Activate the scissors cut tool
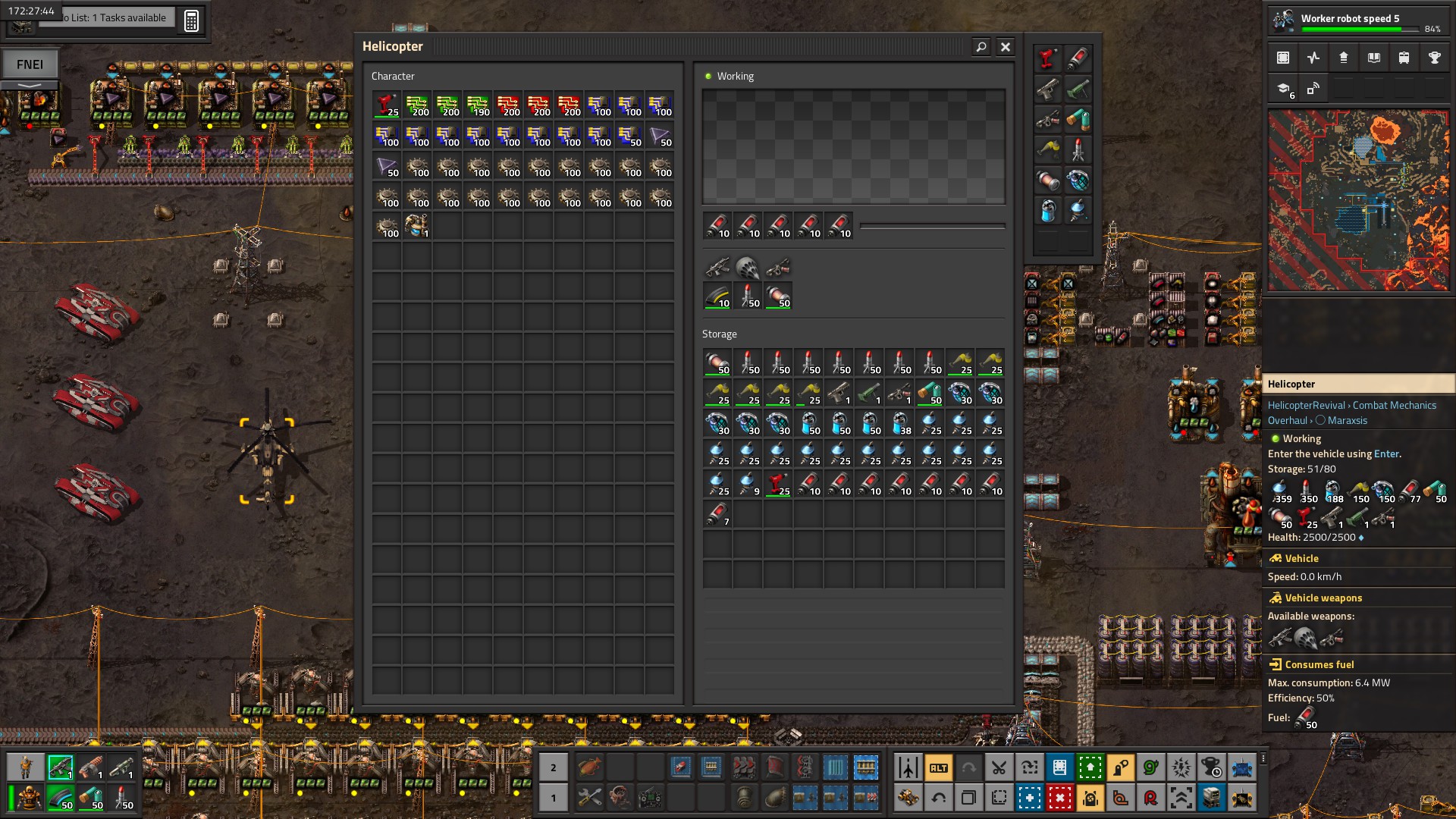 999,768
